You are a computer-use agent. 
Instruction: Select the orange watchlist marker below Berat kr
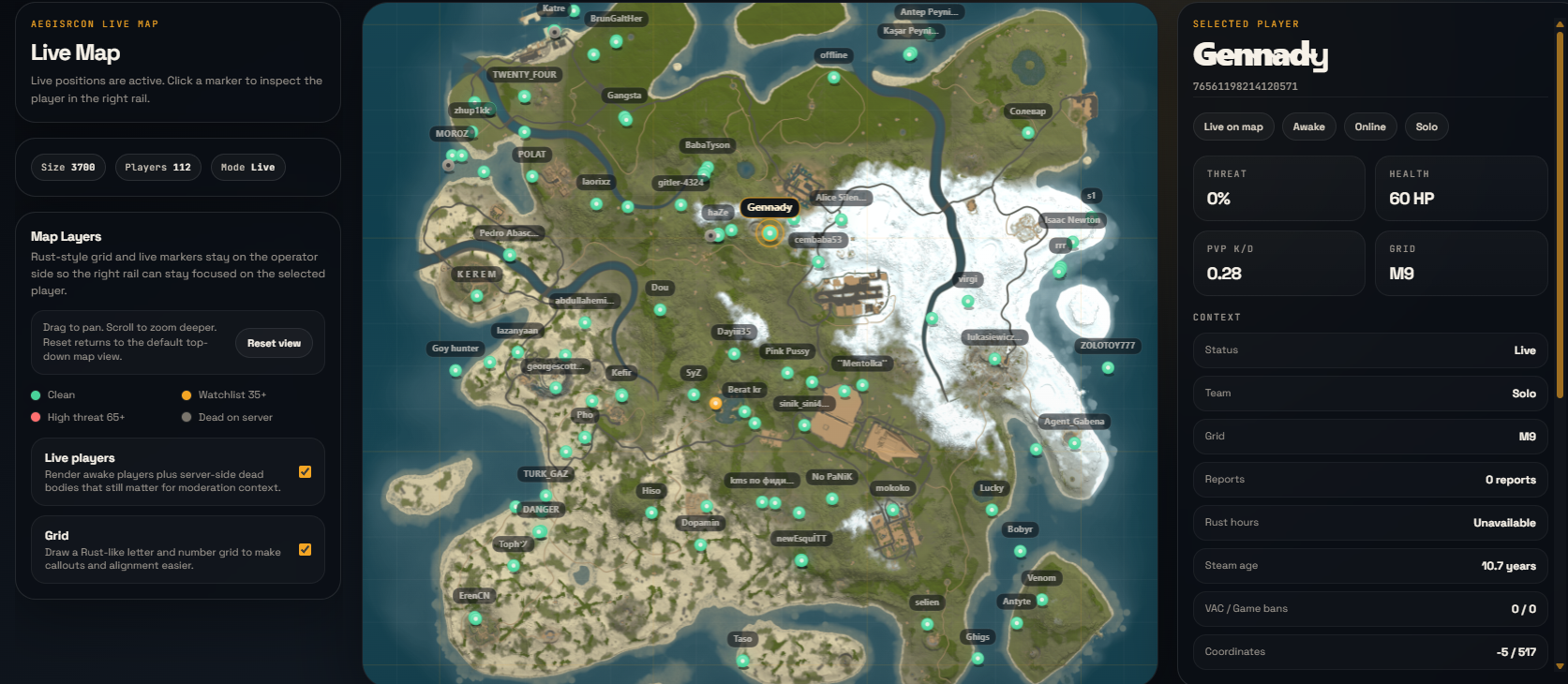tap(716, 404)
